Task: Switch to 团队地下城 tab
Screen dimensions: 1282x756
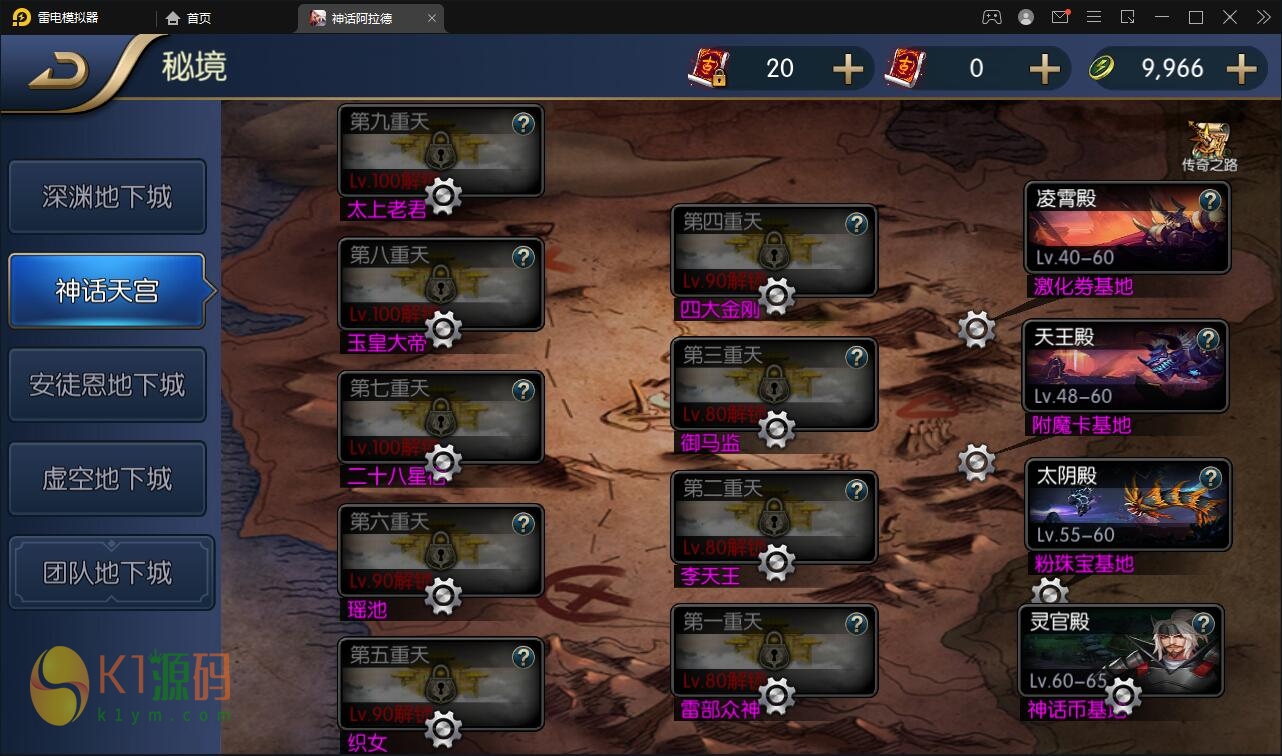Action: 111,573
